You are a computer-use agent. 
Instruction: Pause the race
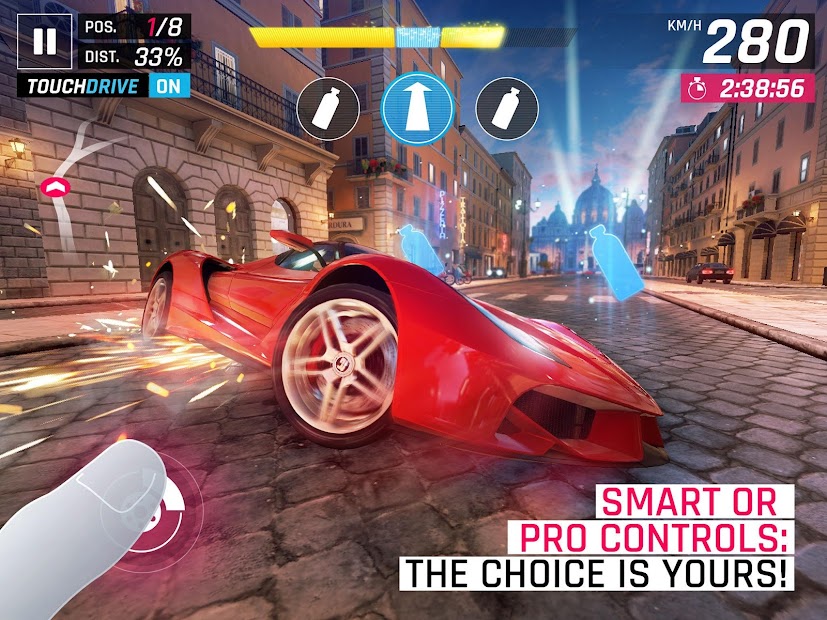[x=45, y=41]
